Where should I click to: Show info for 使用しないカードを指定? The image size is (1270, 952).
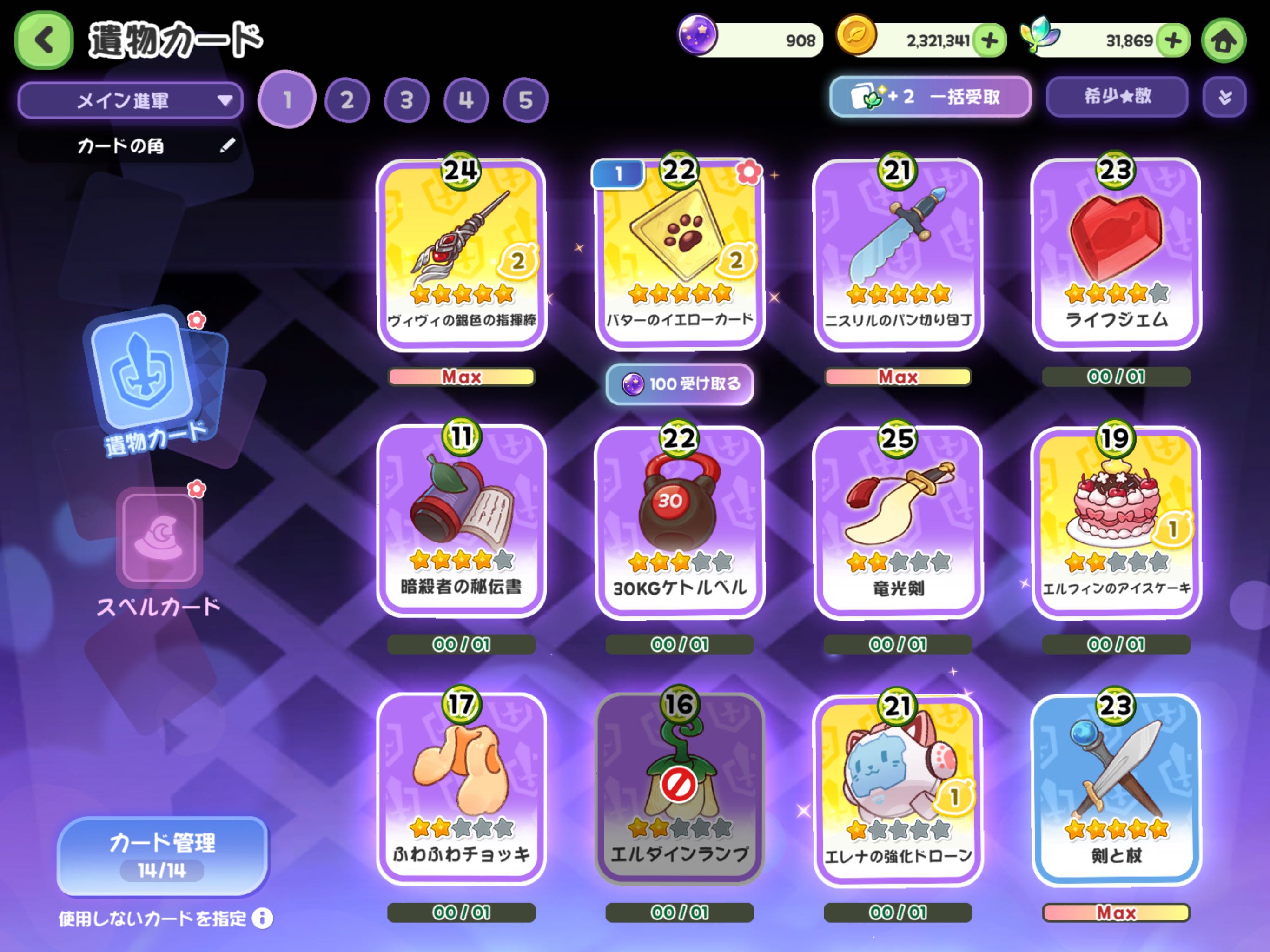click(x=262, y=918)
